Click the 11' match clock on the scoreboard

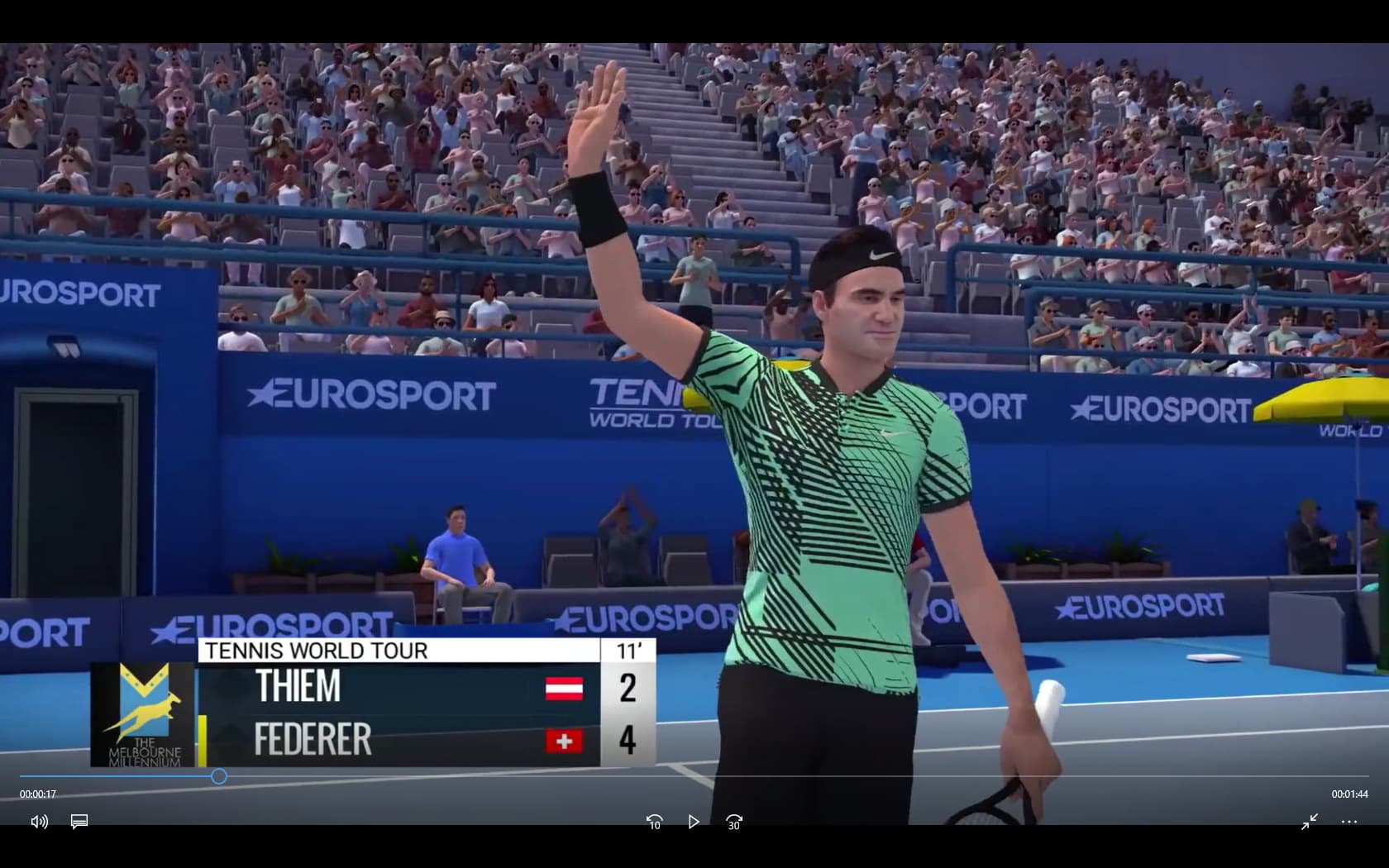[x=628, y=651]
